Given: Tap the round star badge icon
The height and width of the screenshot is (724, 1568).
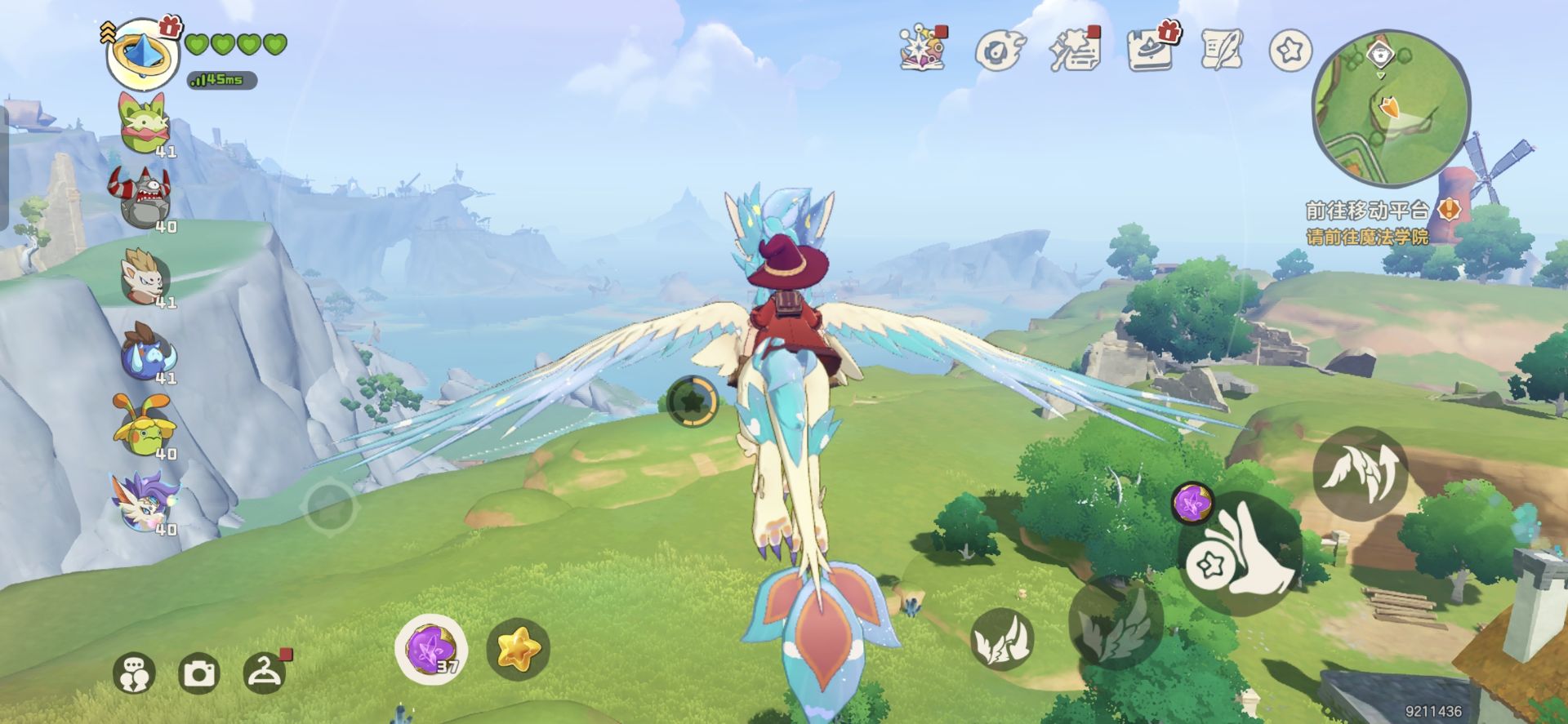Looking at the screenshot, I should pos(1290,51).
